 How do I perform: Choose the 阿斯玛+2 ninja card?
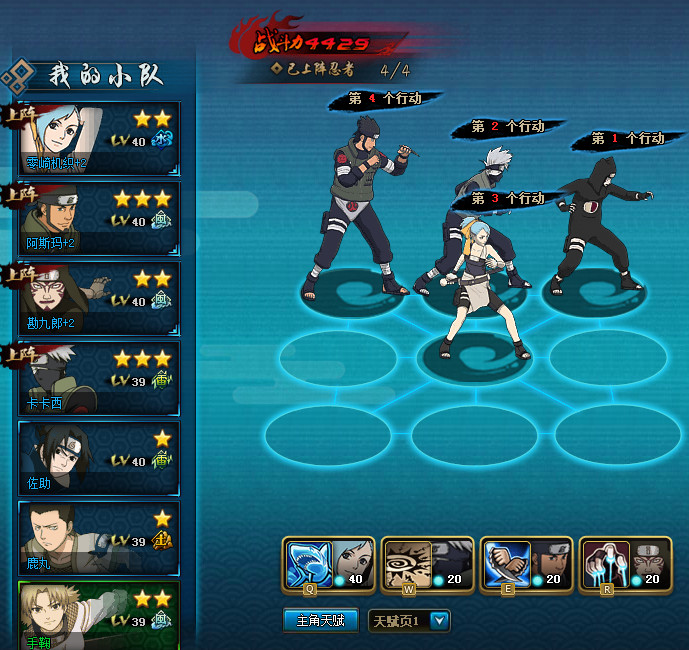pos(100,218)
